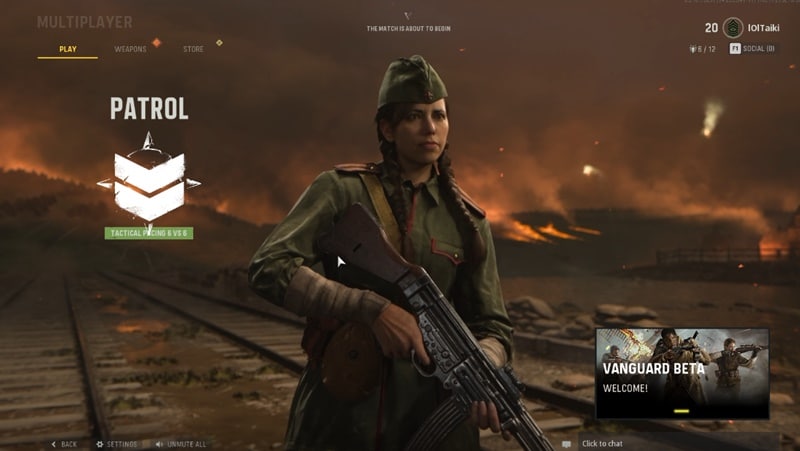Click the Tactical Pacing 6 vs 6 label
This screenshot has height=451, width=800.
(x=148, y=233)
